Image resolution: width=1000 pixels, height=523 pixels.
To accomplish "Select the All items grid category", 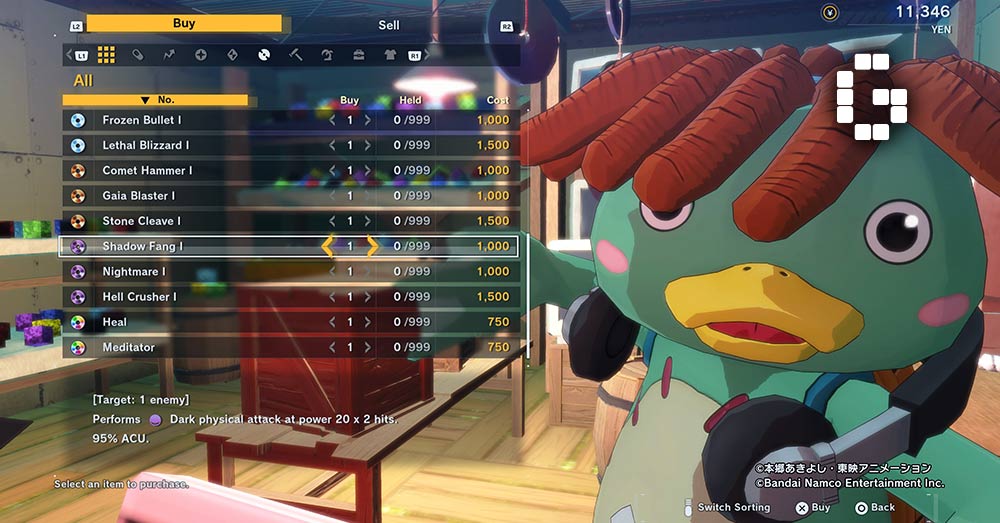I will pyautogui.click(x=106, y=54).
